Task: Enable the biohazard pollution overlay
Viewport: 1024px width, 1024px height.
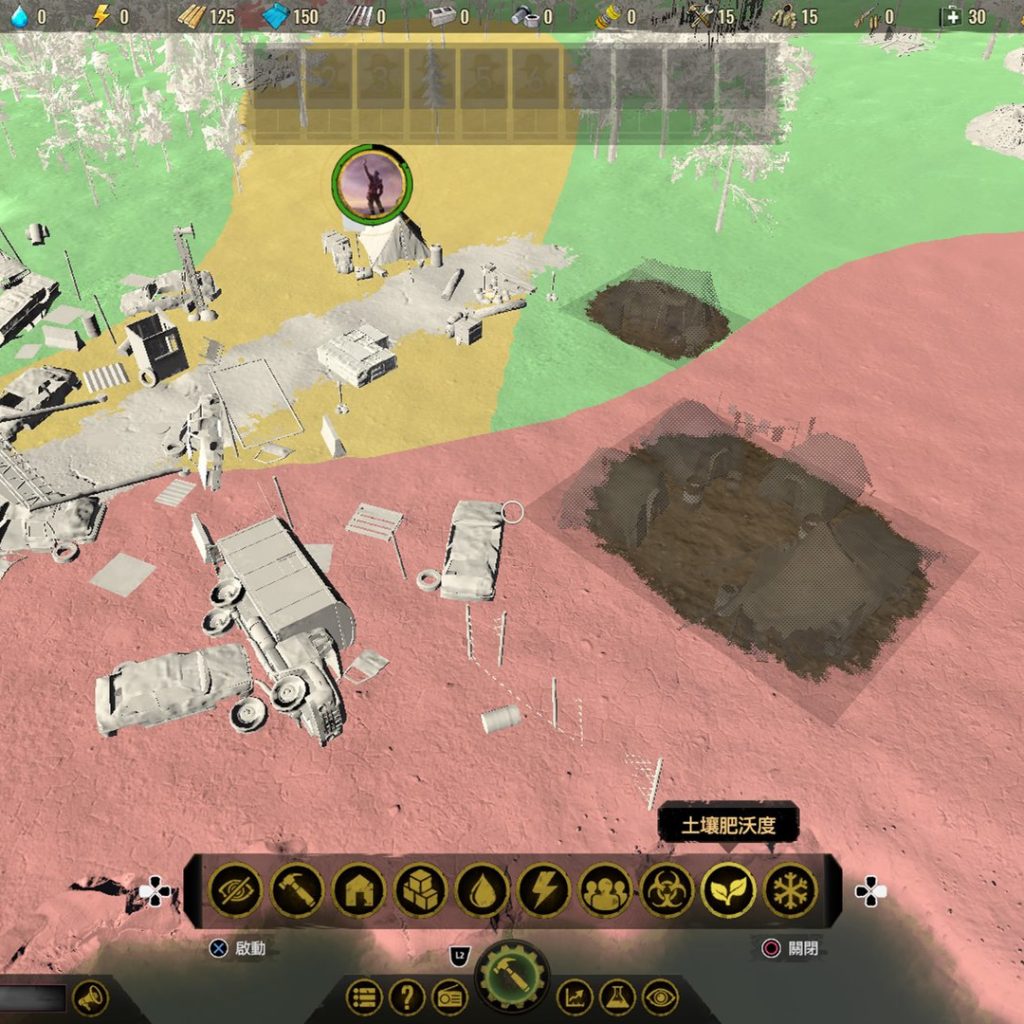Action: (x=667, y=890)
